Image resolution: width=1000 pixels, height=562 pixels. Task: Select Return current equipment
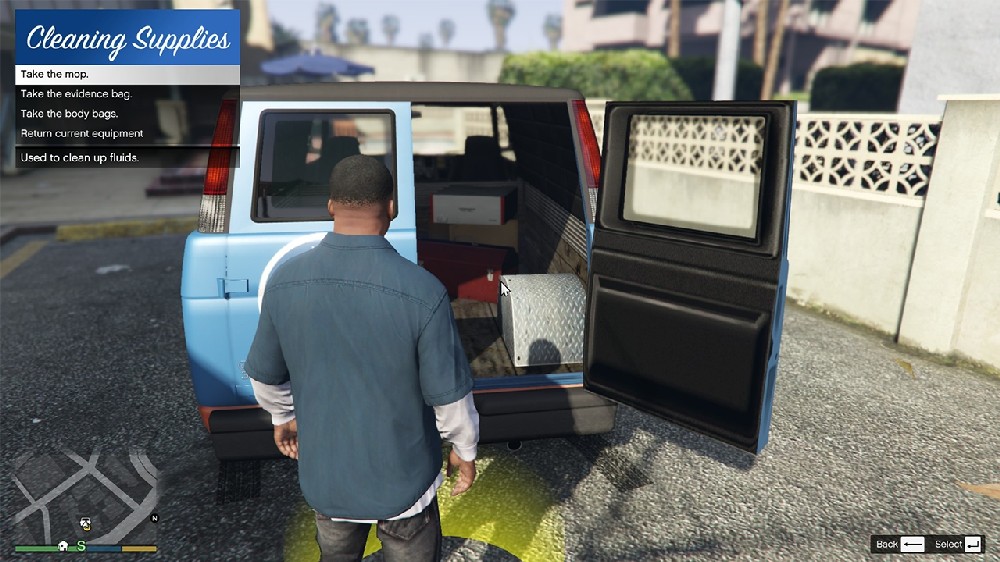point(127,133)
